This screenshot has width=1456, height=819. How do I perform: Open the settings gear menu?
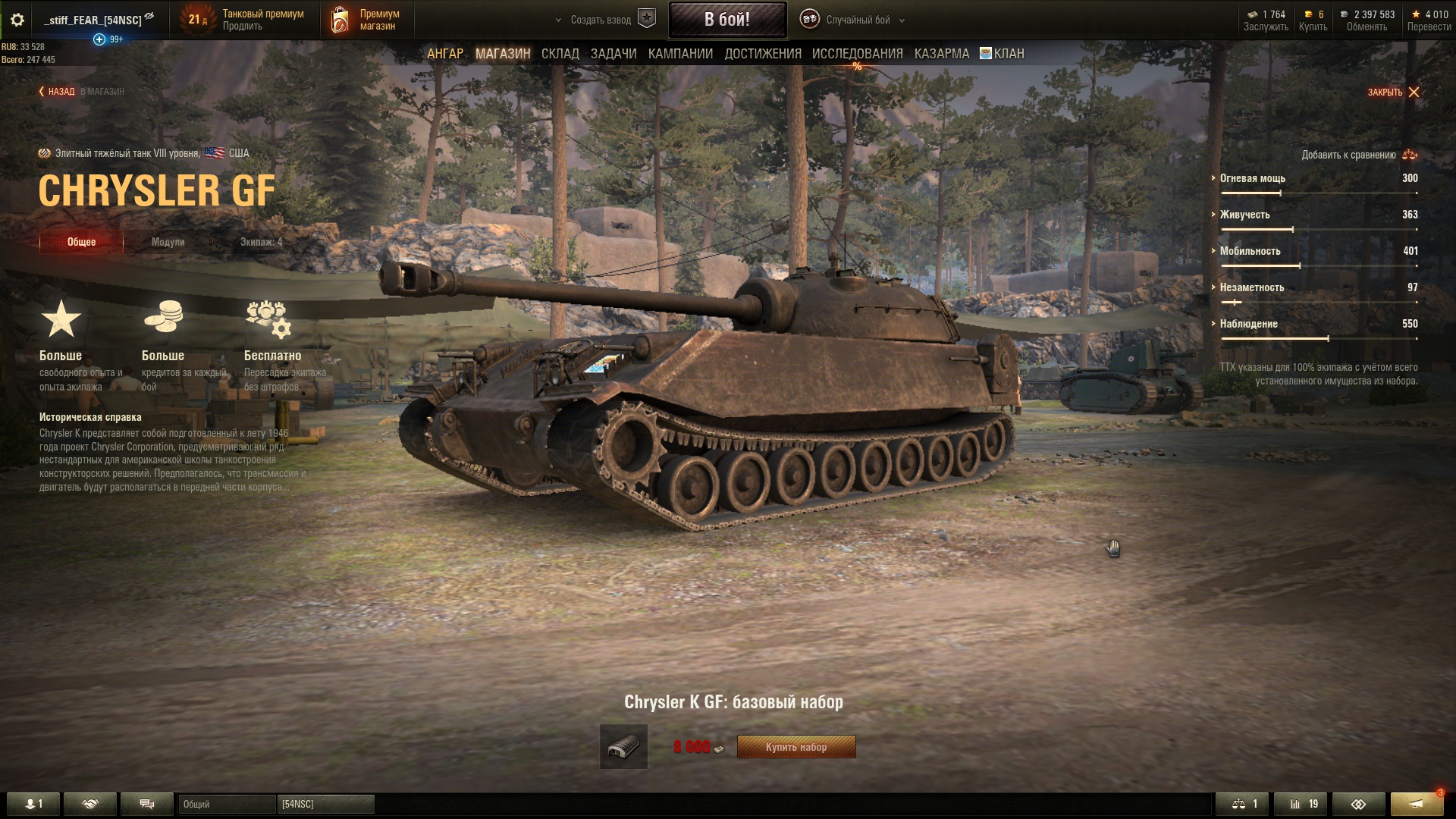pyautogui.click(x=17, y=20)
